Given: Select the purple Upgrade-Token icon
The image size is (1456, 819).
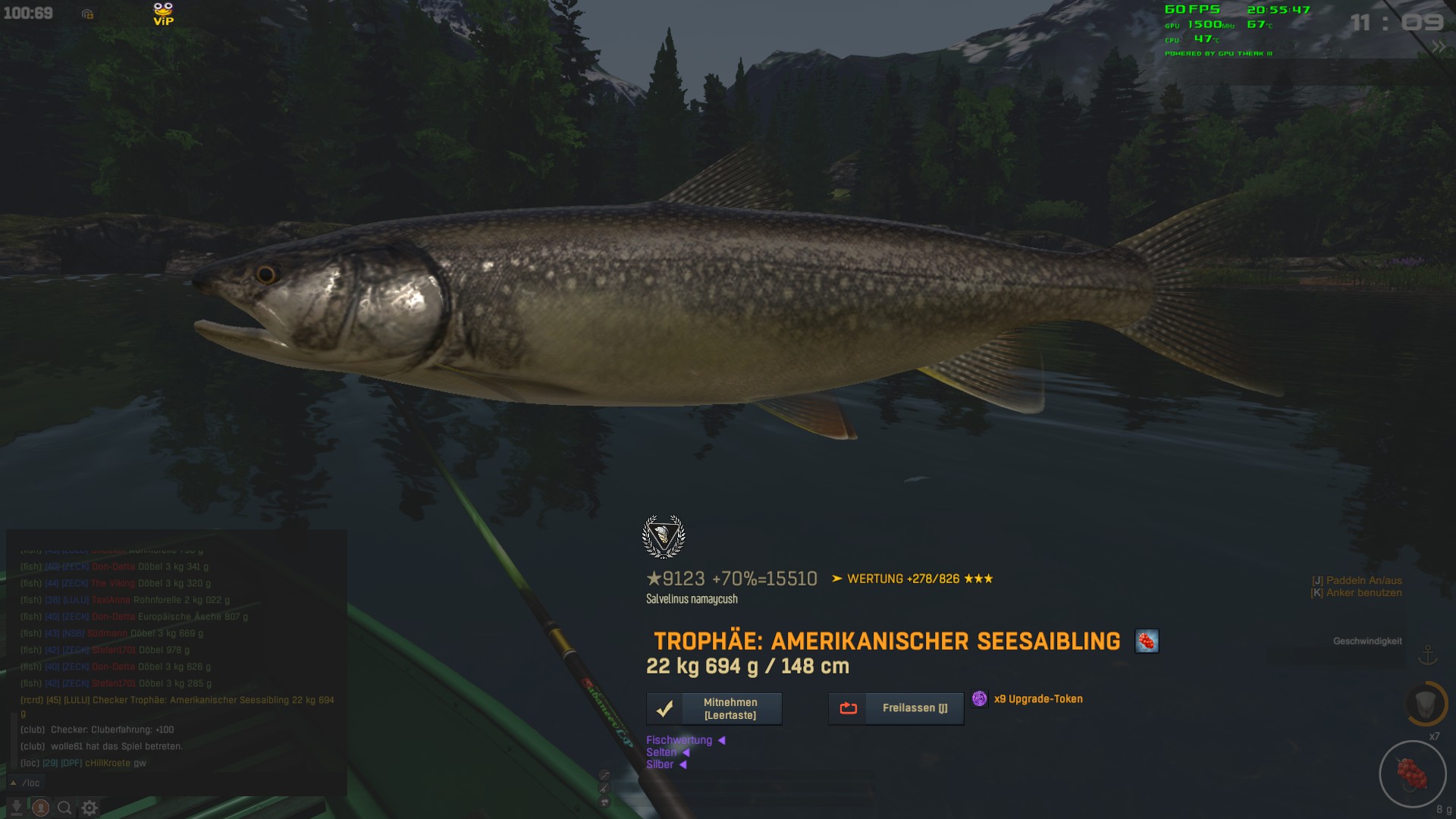Looking at the screenshot, I should pos(979,699).
